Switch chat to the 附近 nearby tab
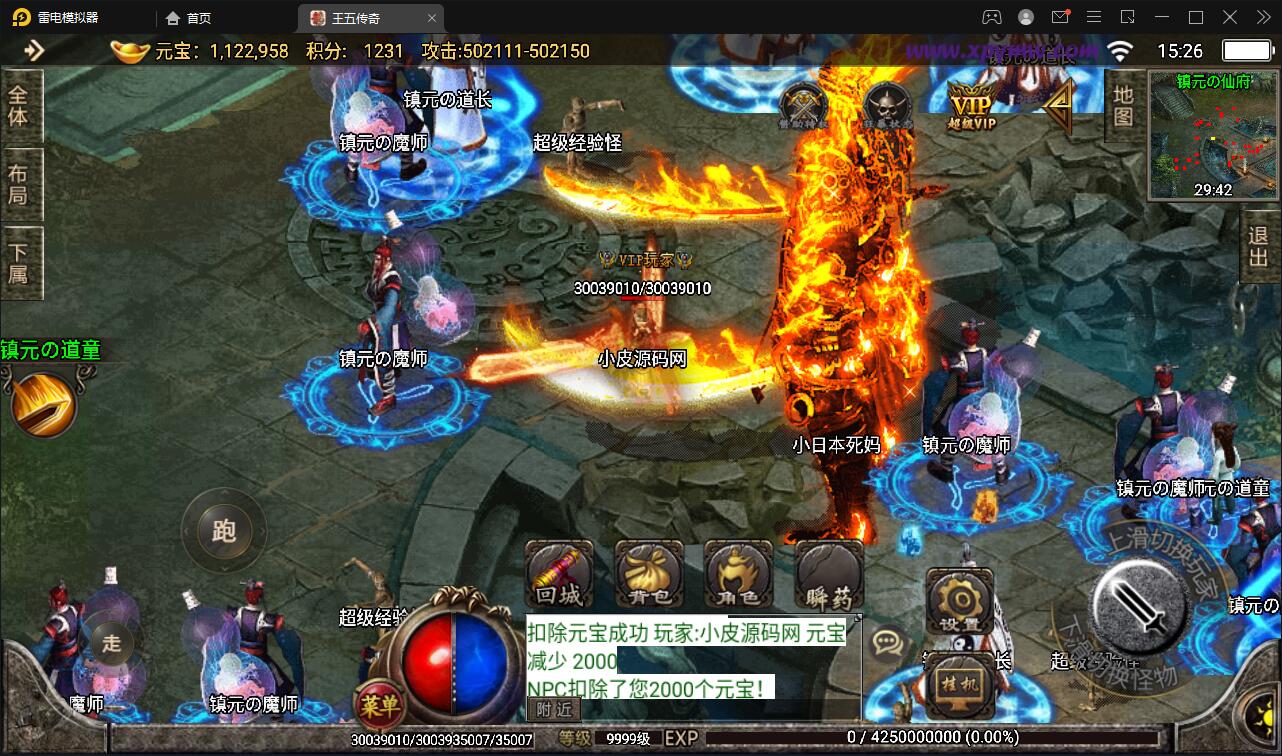Viewport: 1282px width, 756px height. tap(553, 709)
